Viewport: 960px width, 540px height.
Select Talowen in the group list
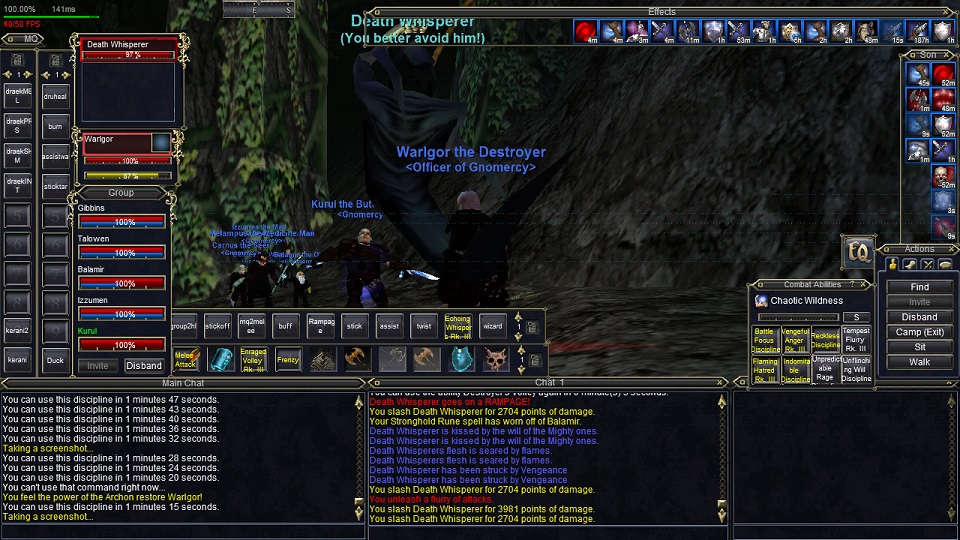tap(122, 247)
